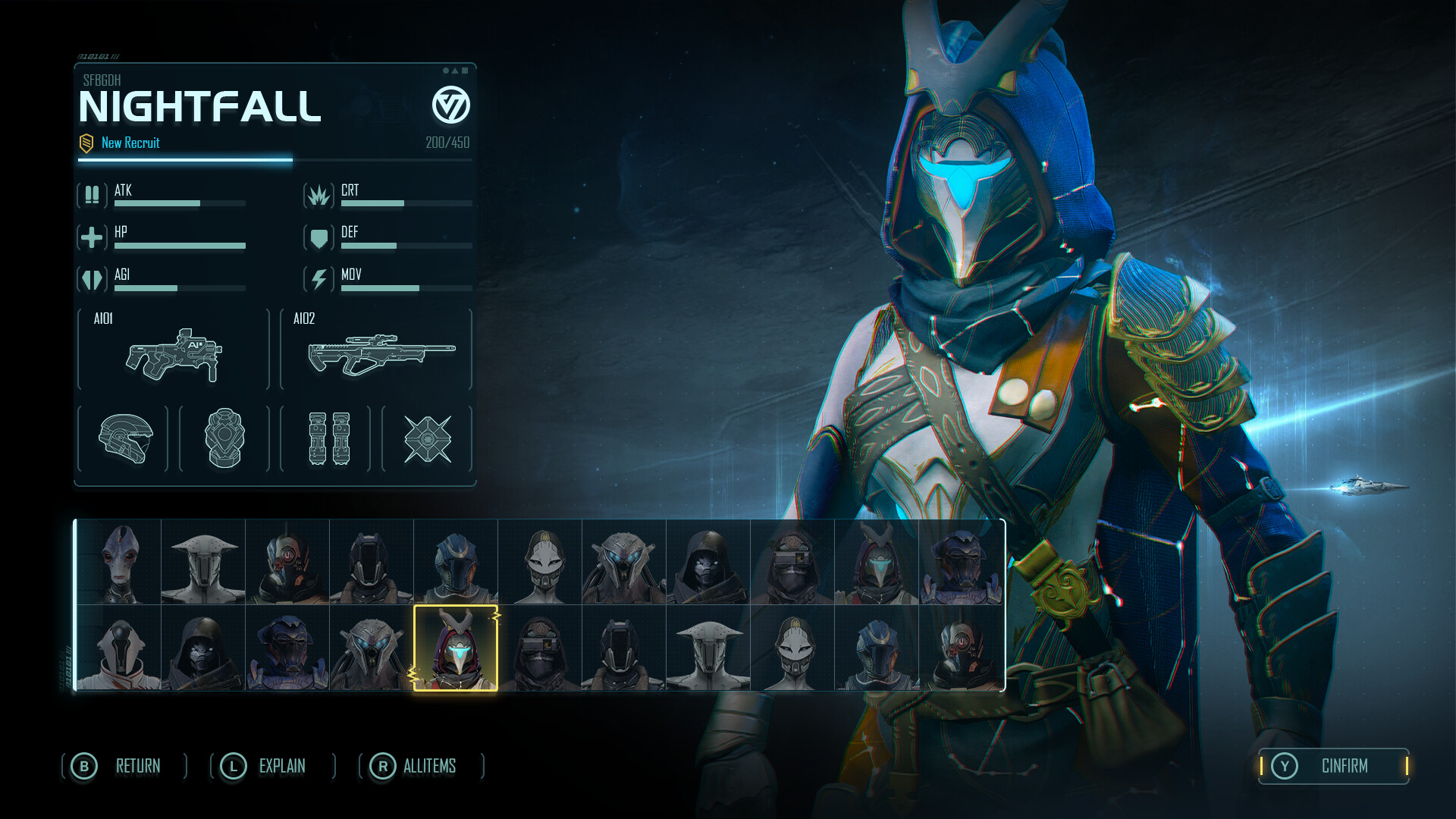Select the yellow-highlighted horned hood portrait
This screenshot has width=1456, height=819.
pyautogui.click(x=456, y=648)
